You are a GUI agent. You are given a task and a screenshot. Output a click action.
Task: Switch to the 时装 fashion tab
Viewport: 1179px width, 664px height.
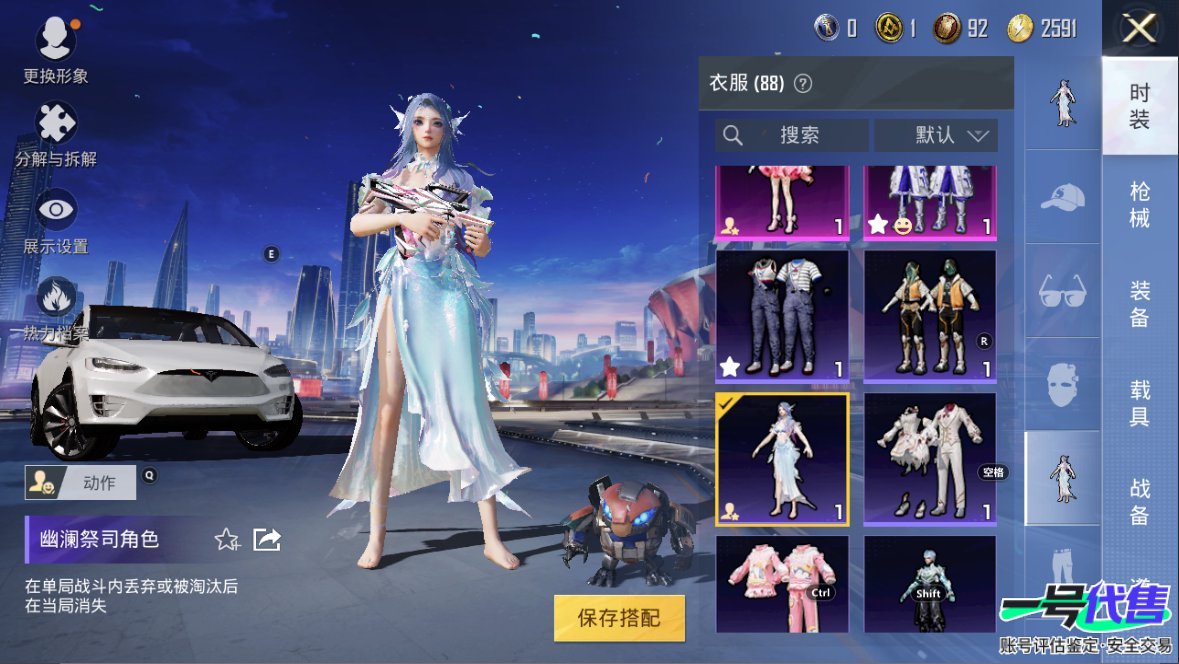click(x=1140, y=106)
